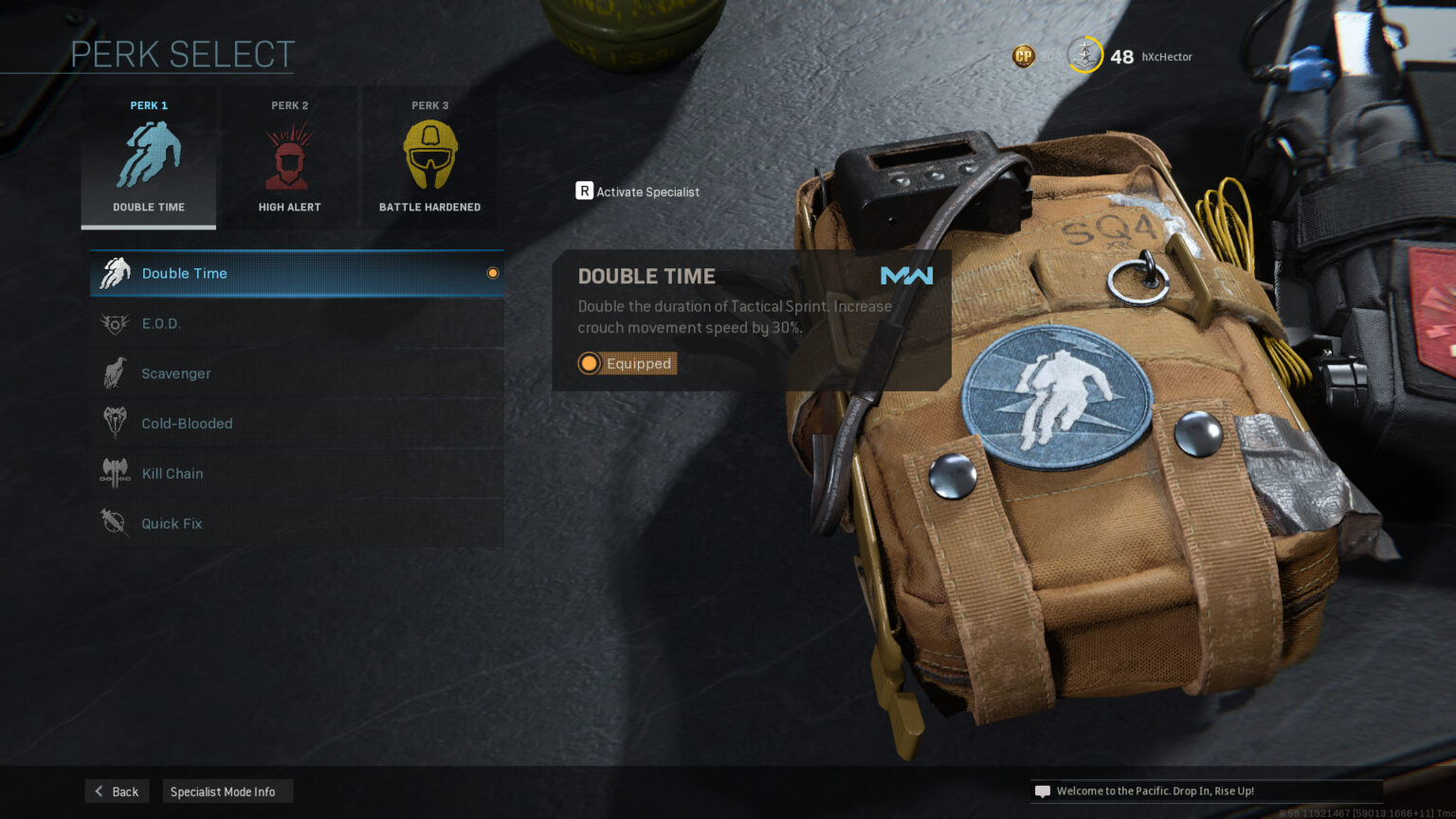The width and height of the screenshot is (1456, 819).
Task: Select the Quick Fix perk
Action: (x=297, y=523)
